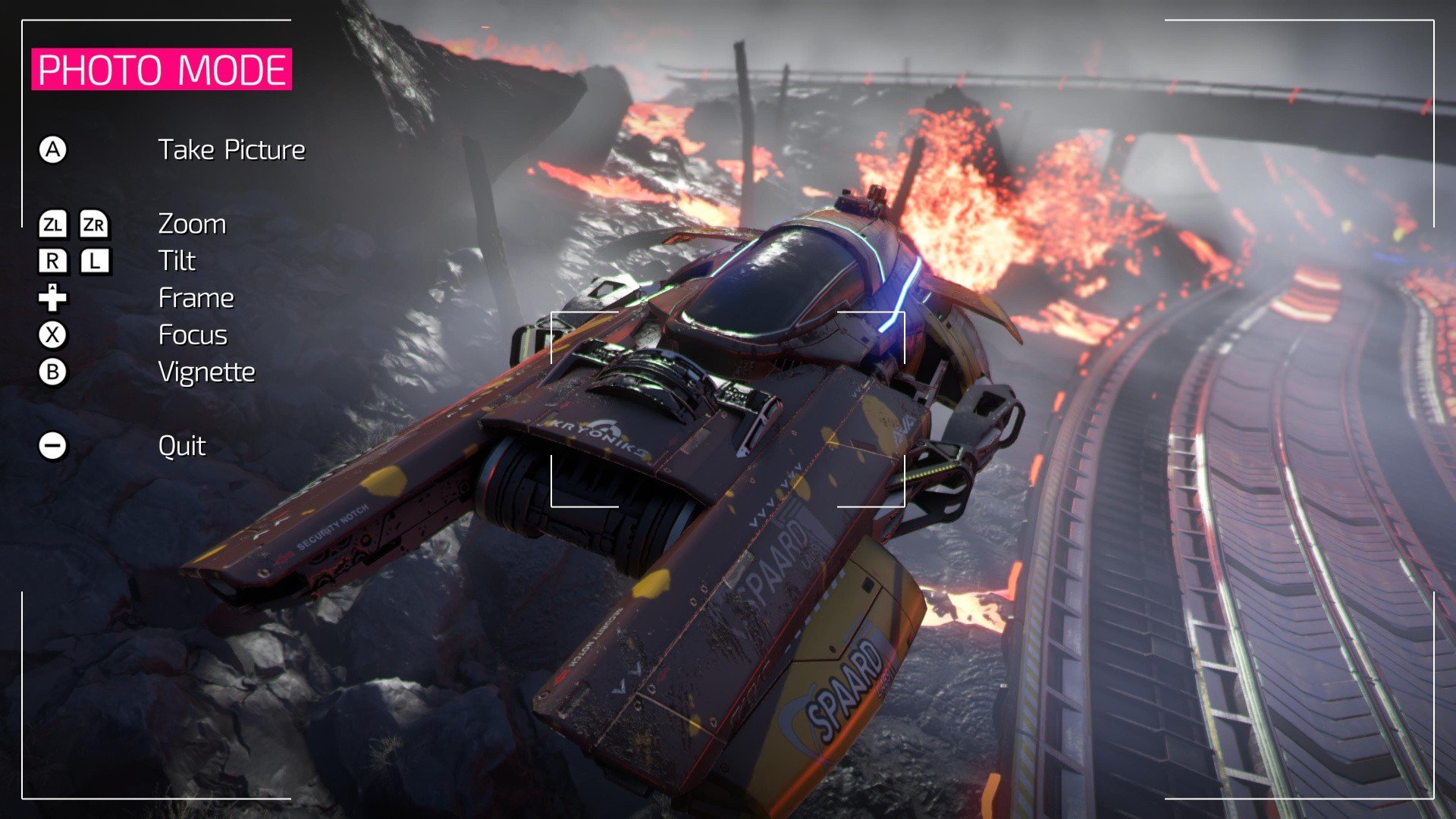Select the Focus option

(x=193, y=335)
